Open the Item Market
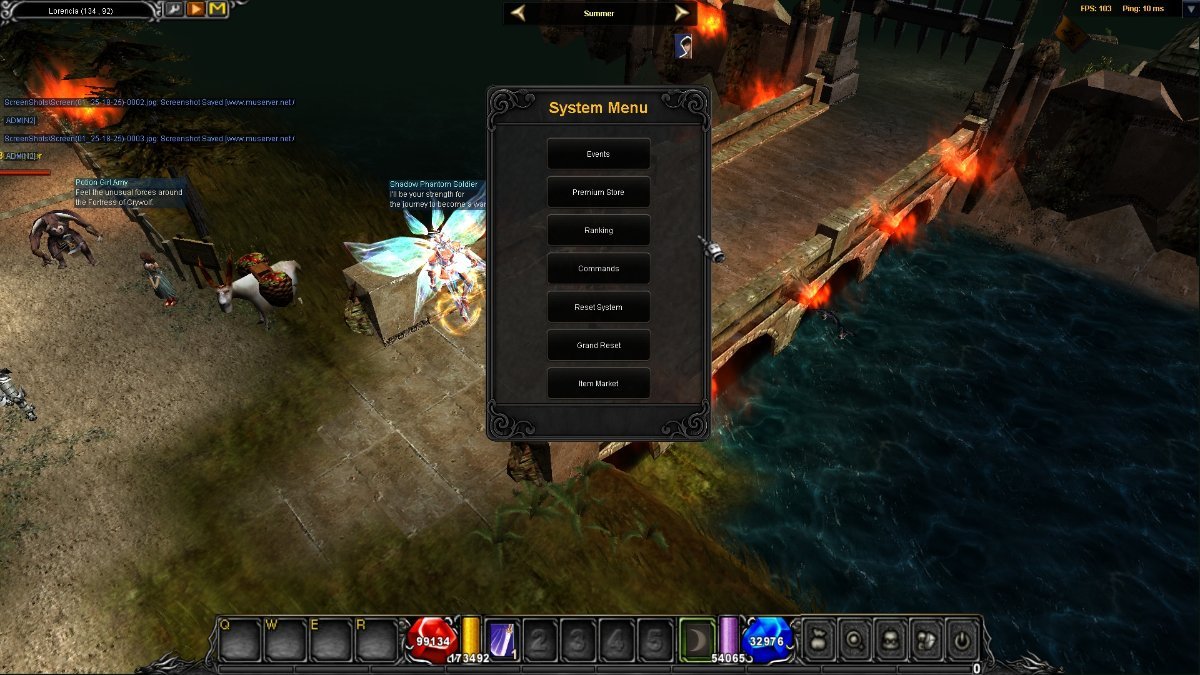1200x675 pixels. 598,383
